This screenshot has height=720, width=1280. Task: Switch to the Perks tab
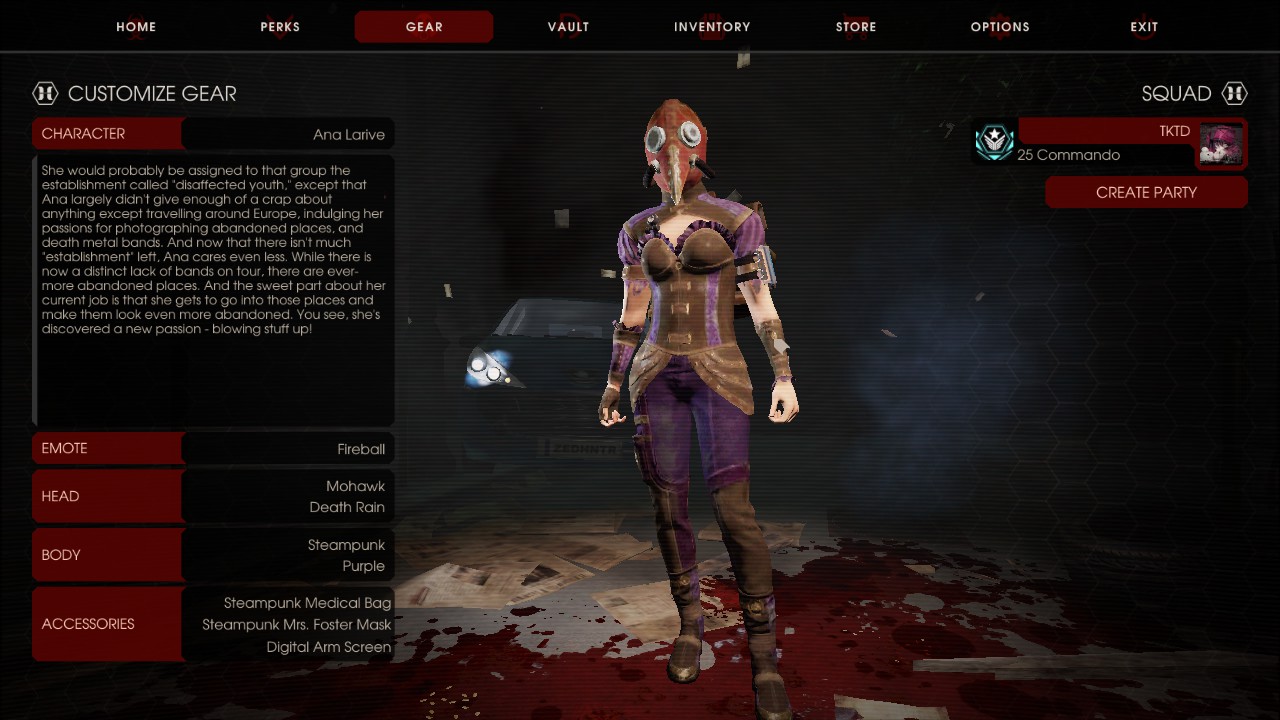point(280,27)
